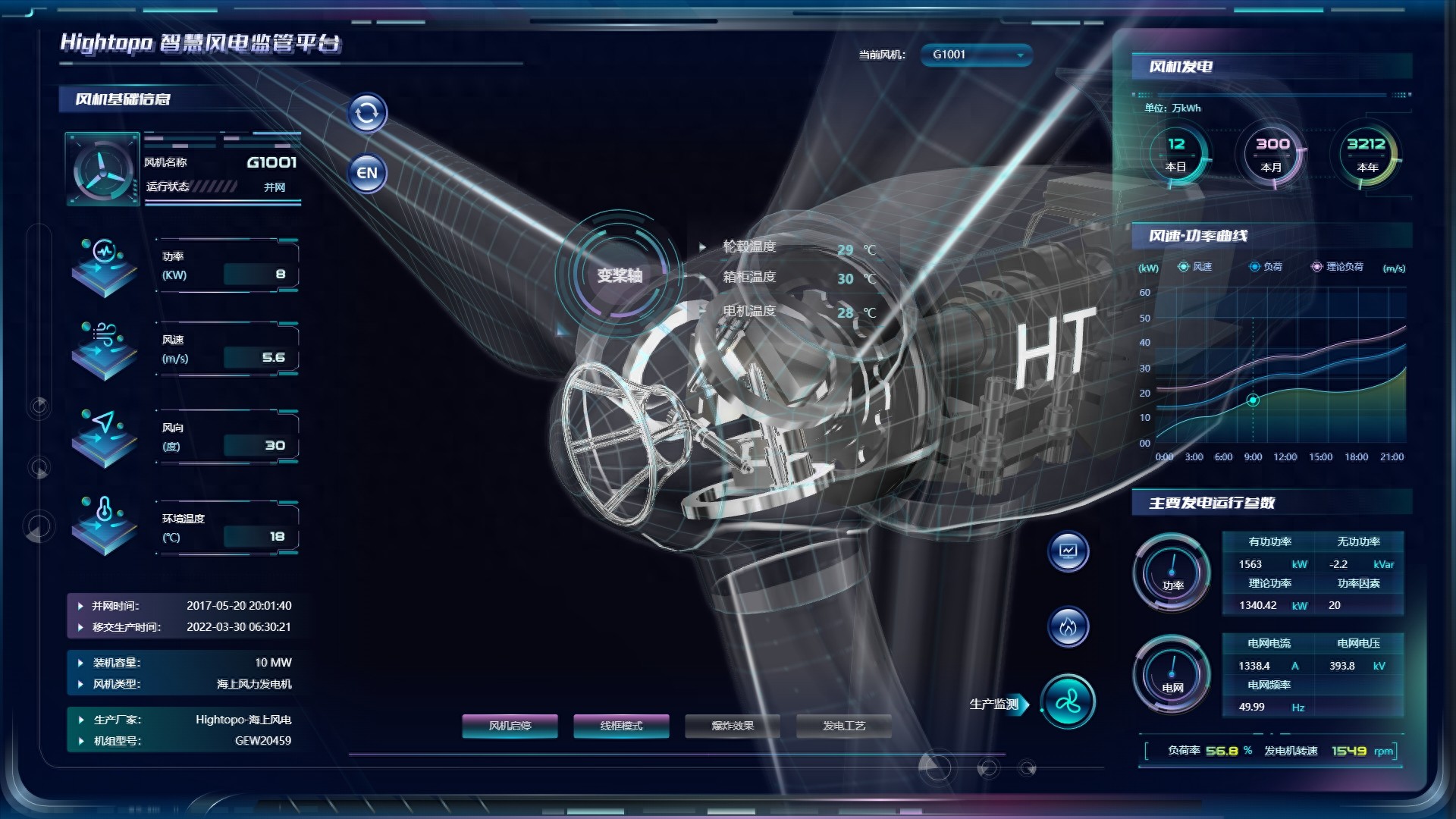The height and width of the screenshot is (819, 1456).
Task: Open the monitor chart icon button
Action: [1068, 551]
